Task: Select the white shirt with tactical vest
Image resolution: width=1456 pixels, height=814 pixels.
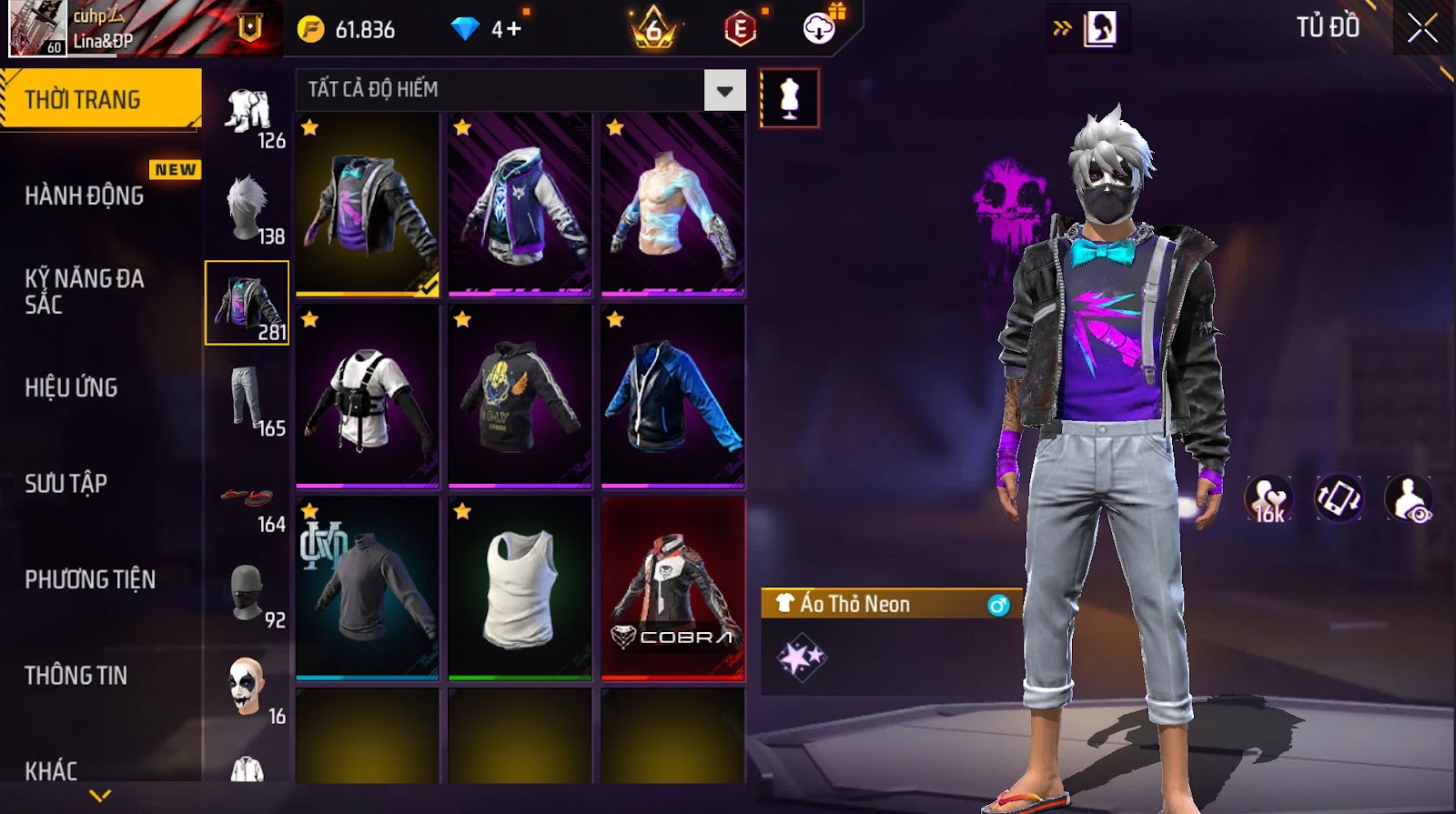Action: (367, 397)
